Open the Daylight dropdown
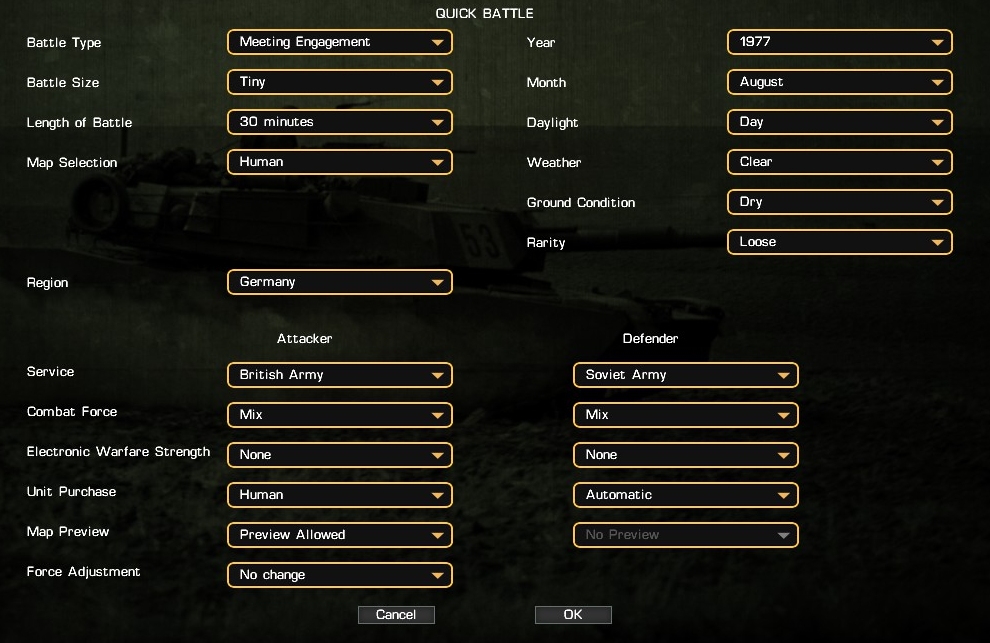This screenshot has width=990, height=643. (840, 122)
